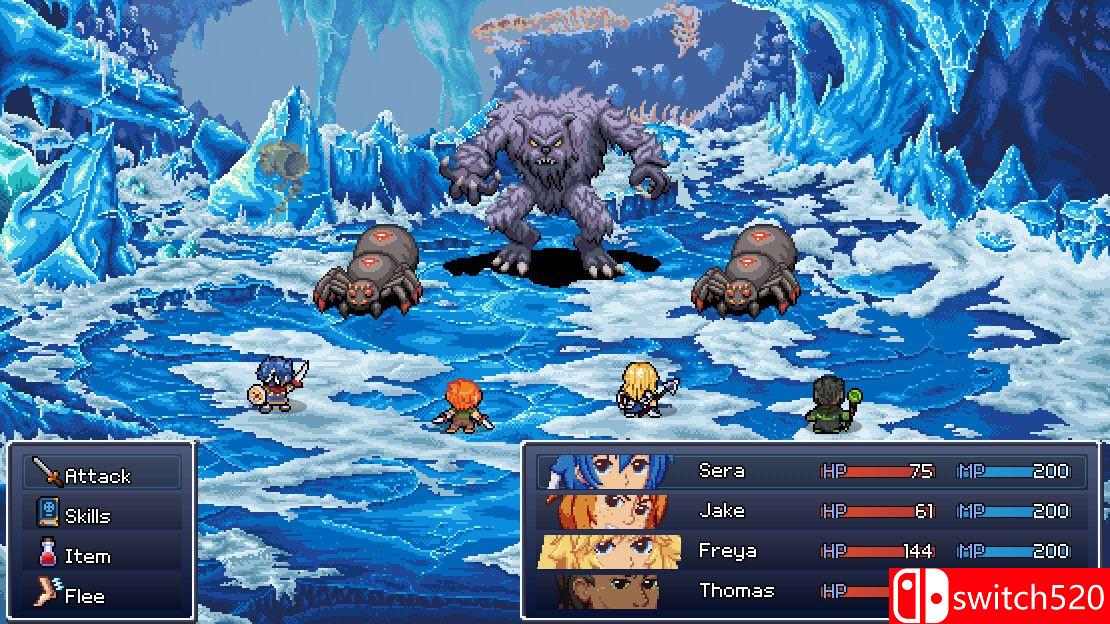
Task: Choose Freya's party status row
Action: point(727,551)
